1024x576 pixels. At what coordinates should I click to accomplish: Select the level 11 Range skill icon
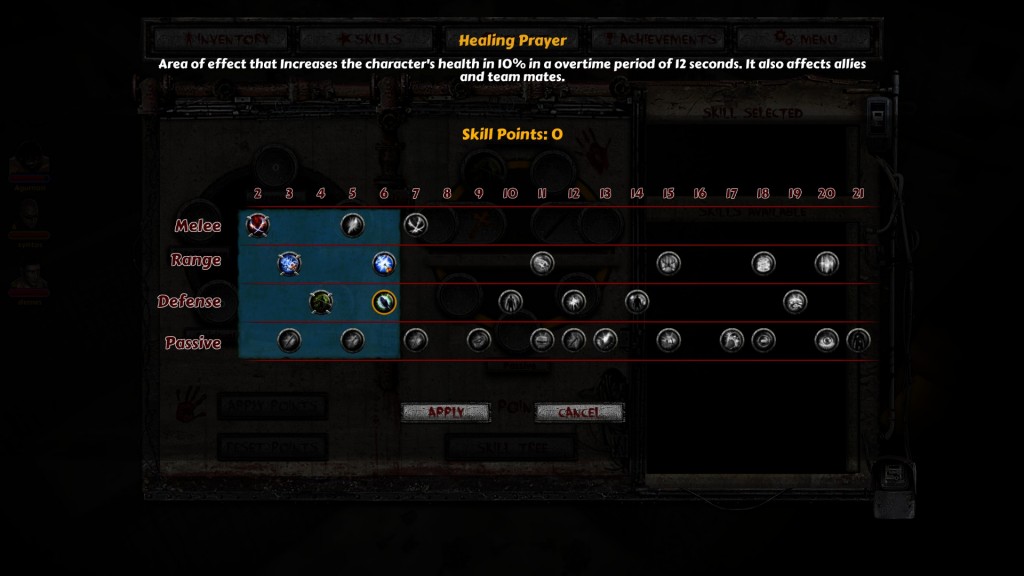542,263
